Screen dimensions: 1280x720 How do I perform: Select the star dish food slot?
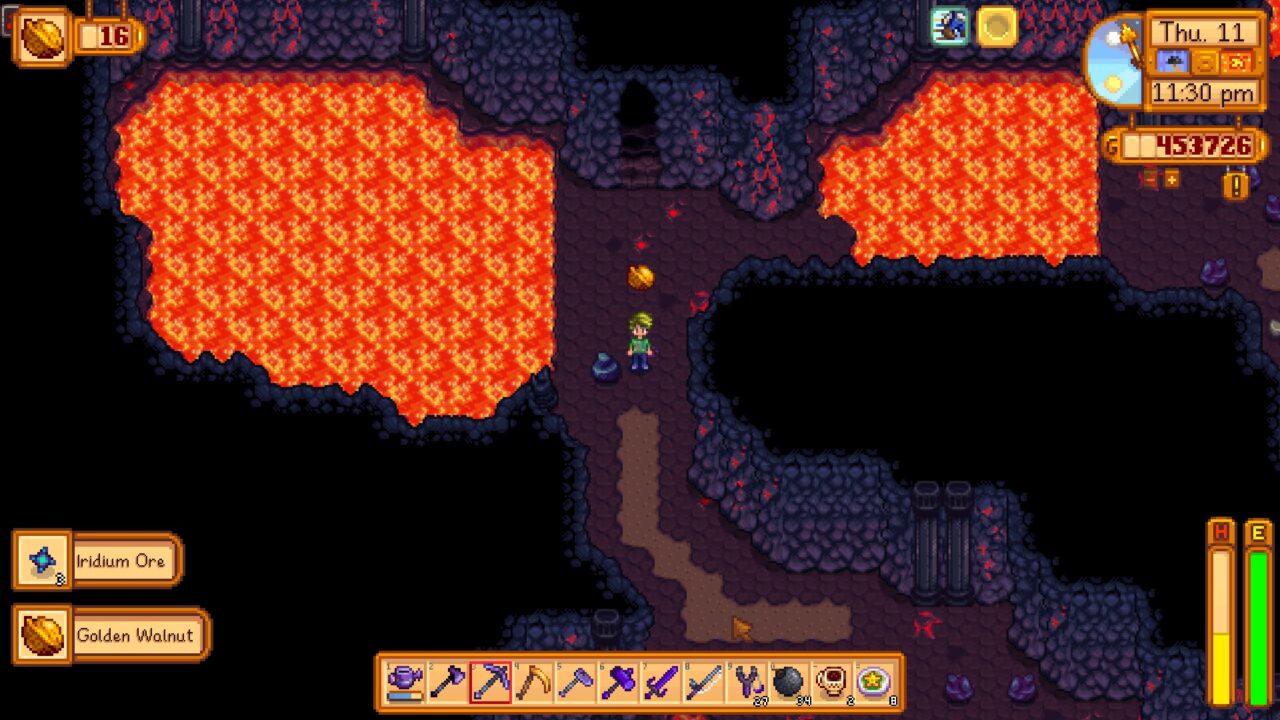point(875,683)
